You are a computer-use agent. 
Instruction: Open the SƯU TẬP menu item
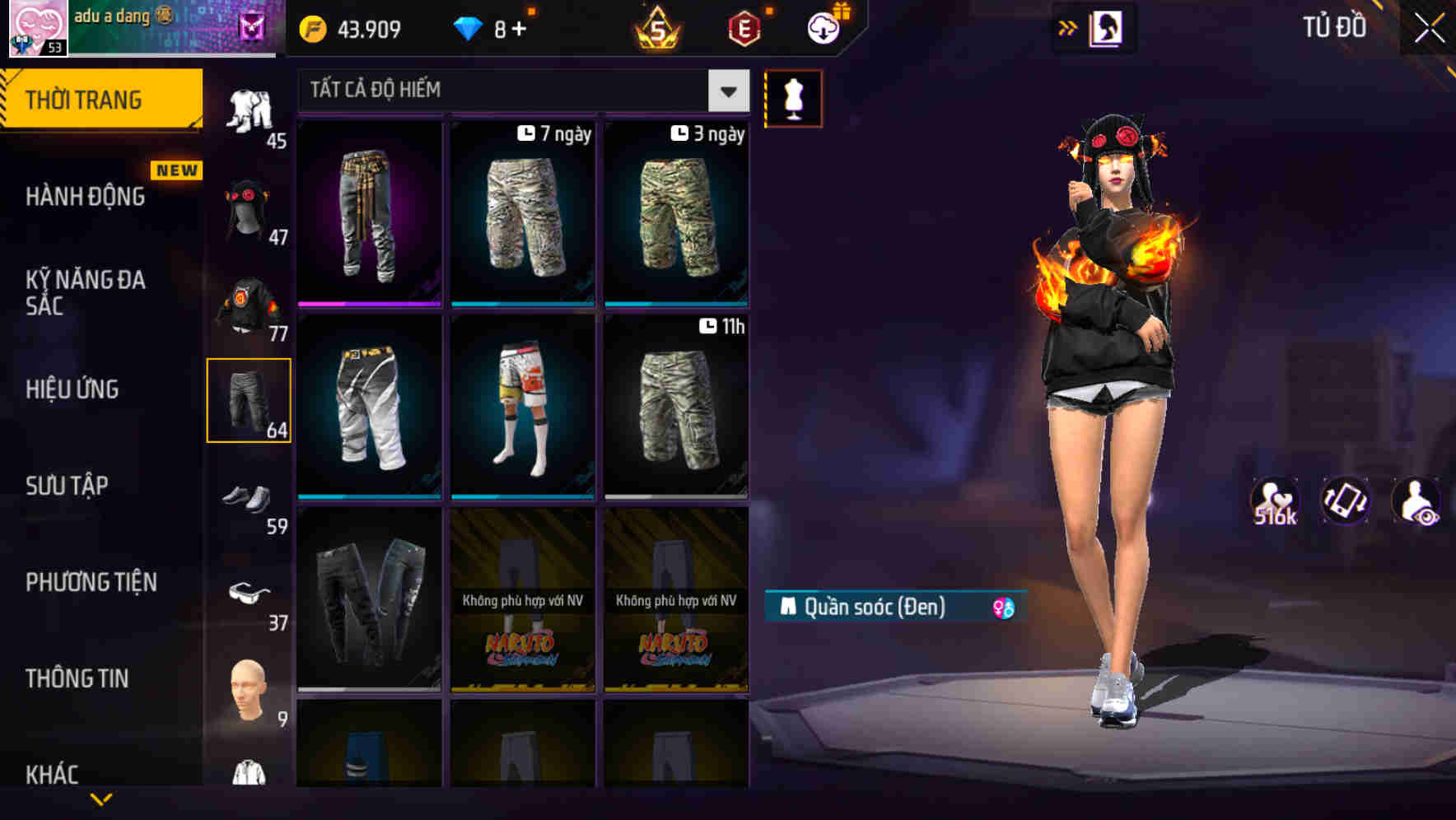click(x=68, y=486)
